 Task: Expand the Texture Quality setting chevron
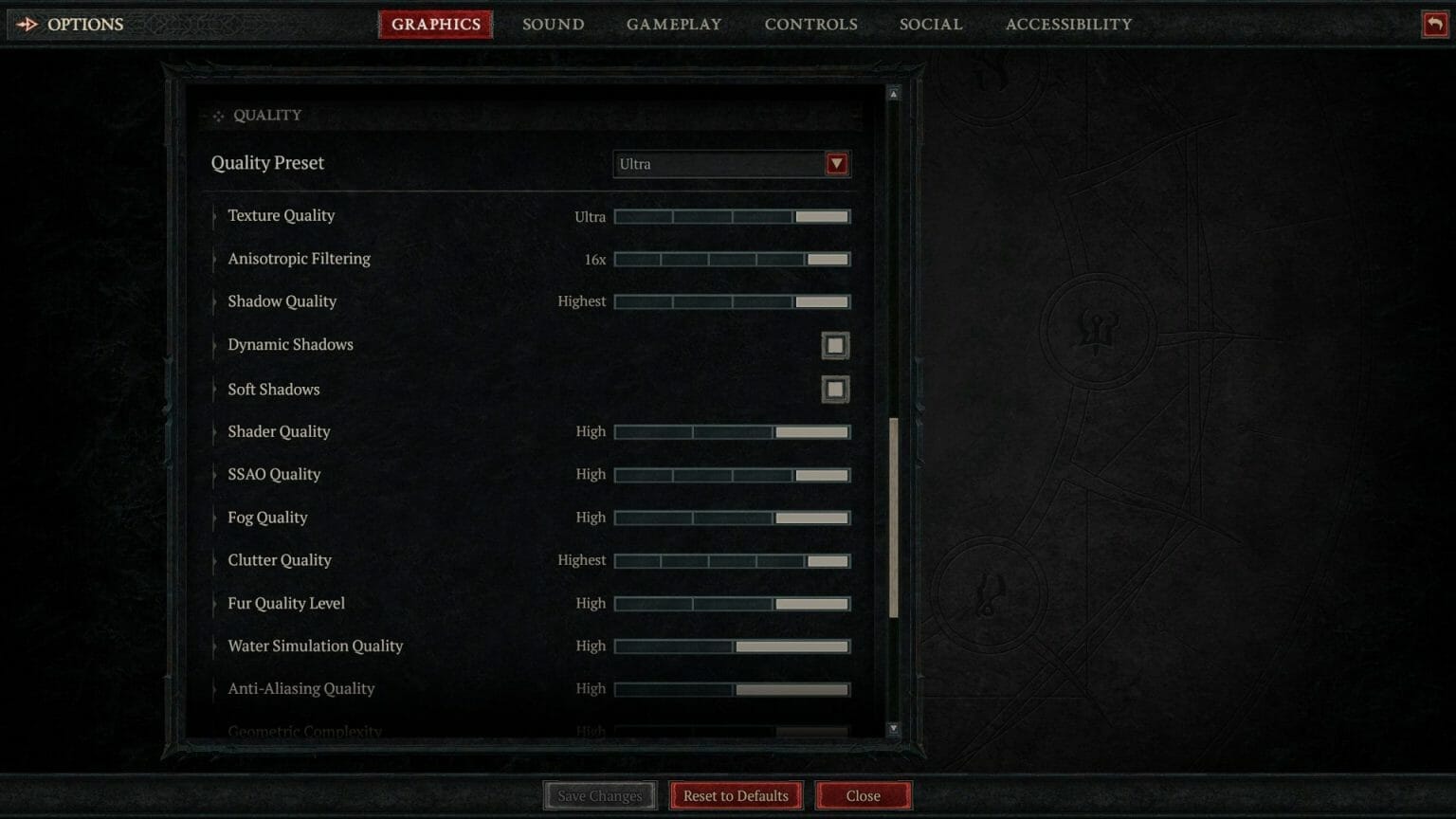(213, 216)
